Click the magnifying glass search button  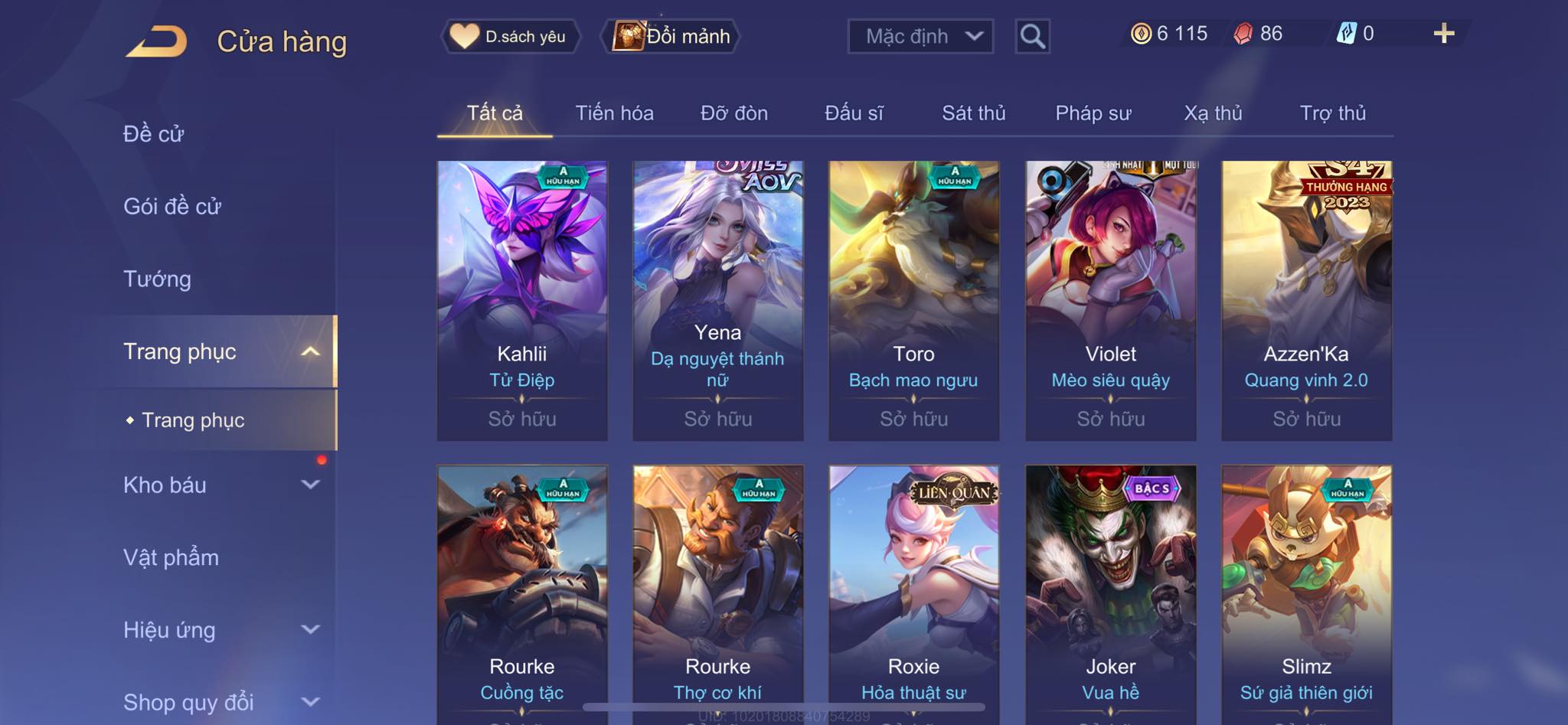pyautogui.click(x=1032, y=36)
